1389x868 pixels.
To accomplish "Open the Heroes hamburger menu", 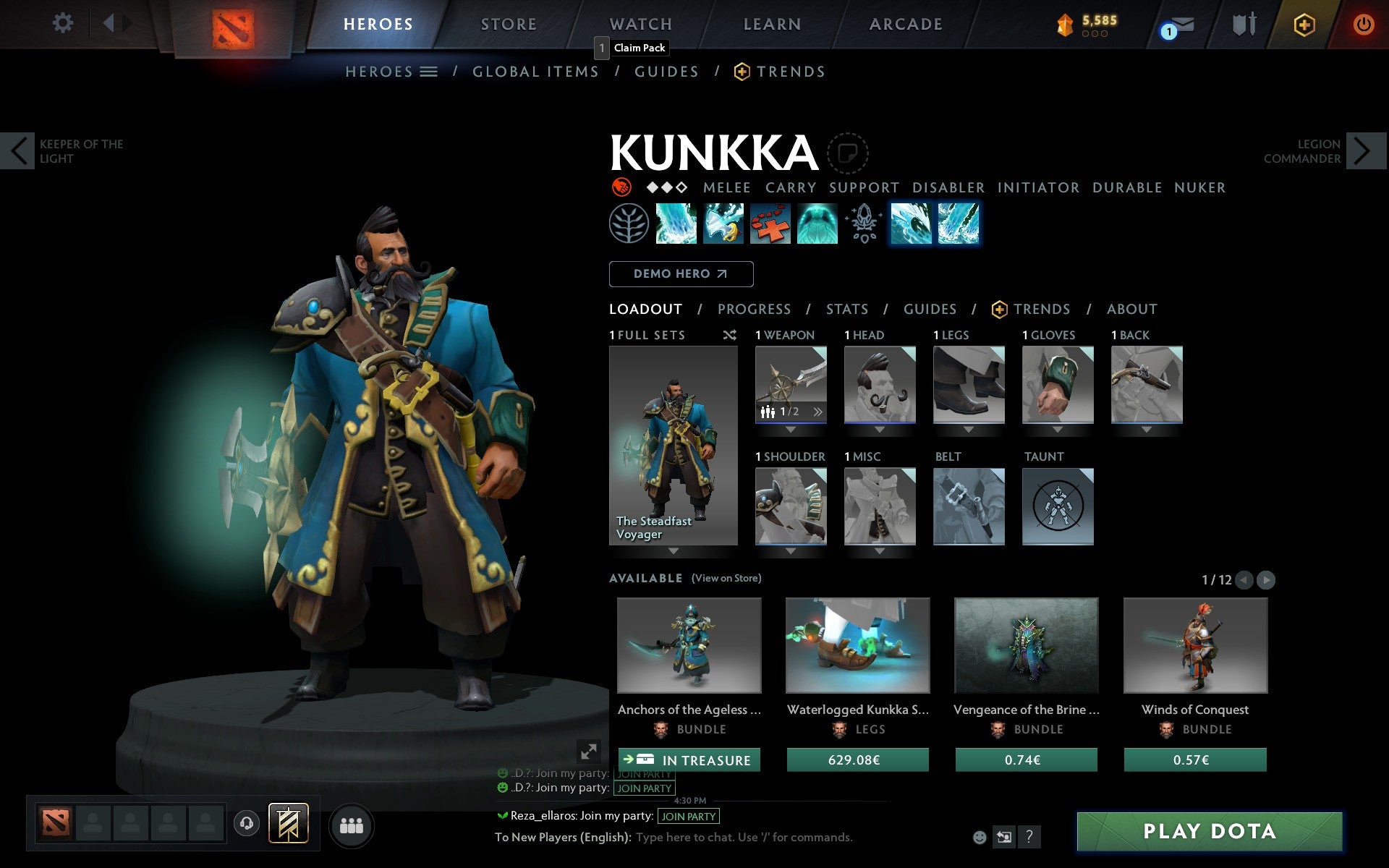I will tap(428, 71).
